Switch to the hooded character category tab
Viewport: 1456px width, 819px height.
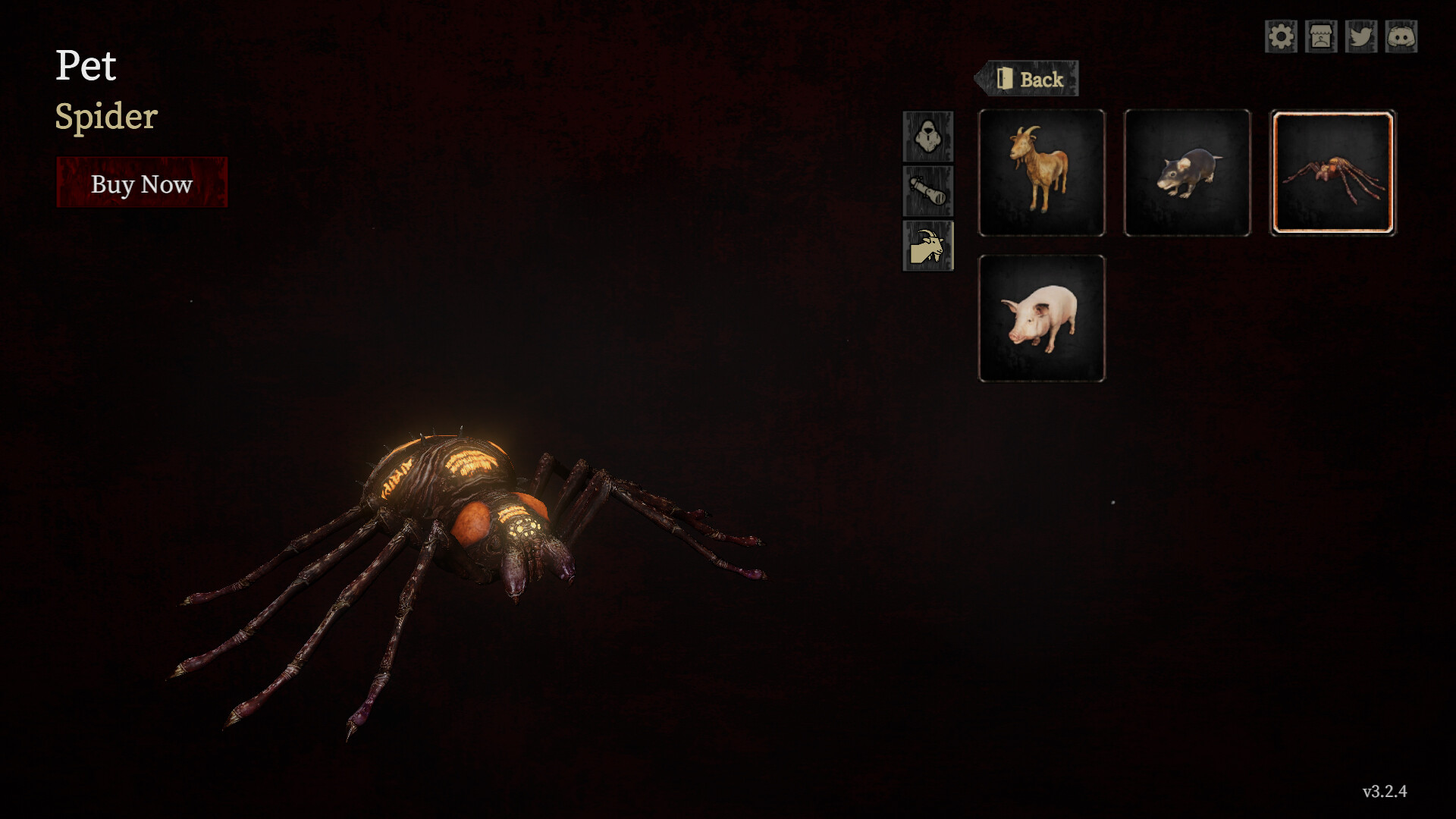927,136
